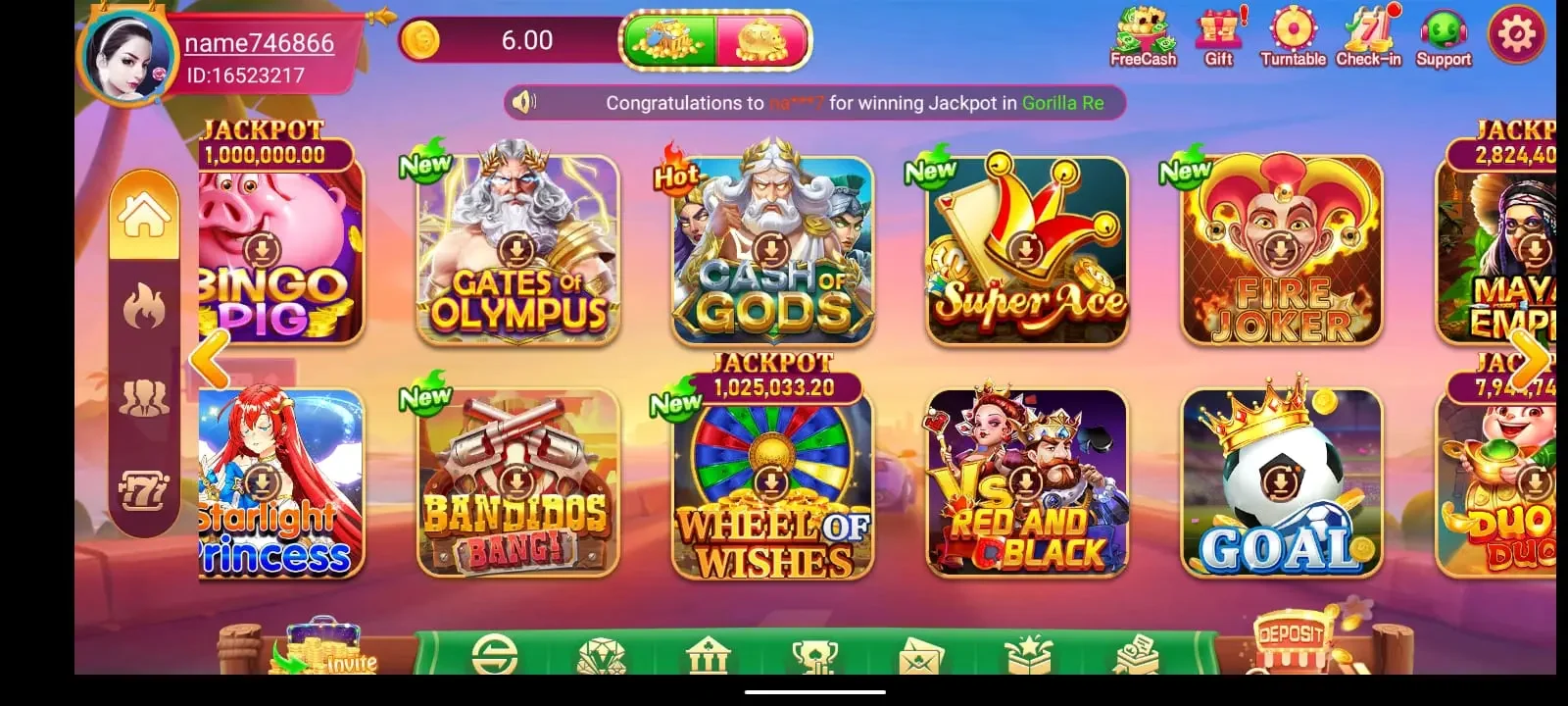The image size is (1568, 706).
Task: Select the Red and Black game tile
Action: (x=1026, y=483)
